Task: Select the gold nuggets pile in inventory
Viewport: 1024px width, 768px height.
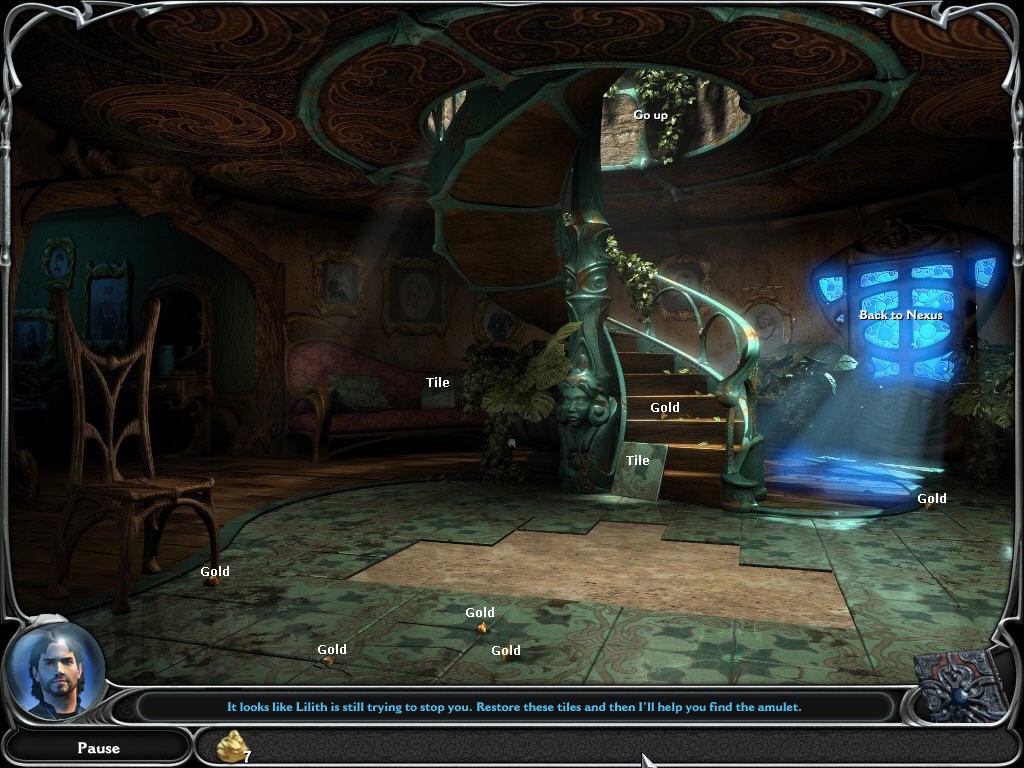Action: coord(233,746)
